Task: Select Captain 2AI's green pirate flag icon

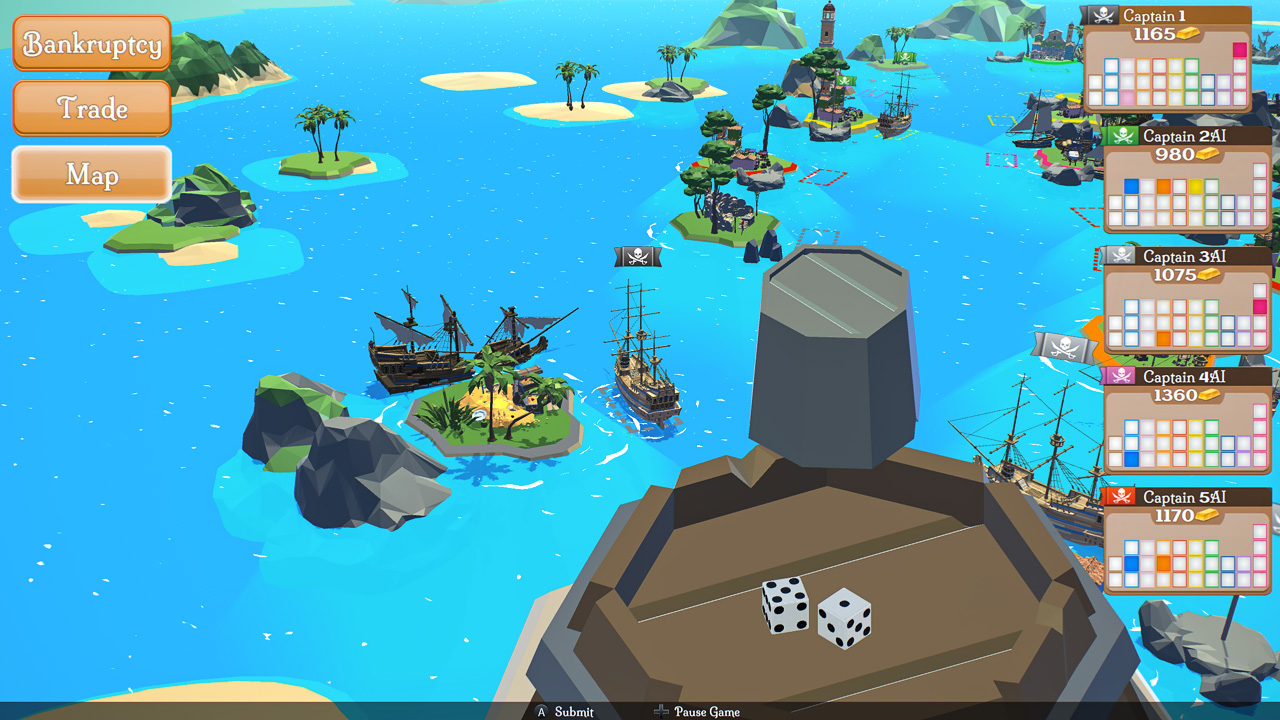Action: 1122,134
